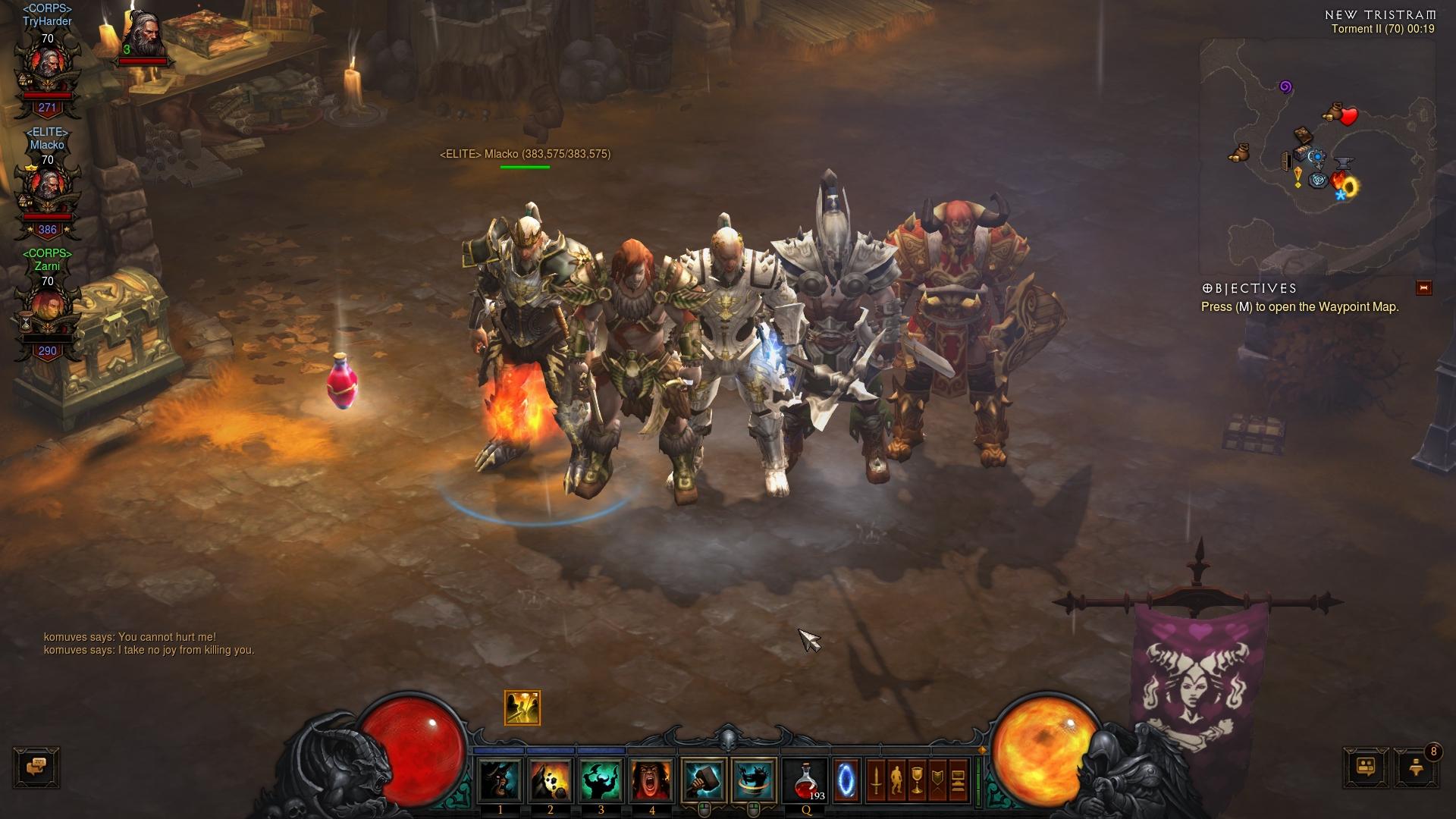
Task: Click the New Tristram minimap
Action: tap(1316, 155)
